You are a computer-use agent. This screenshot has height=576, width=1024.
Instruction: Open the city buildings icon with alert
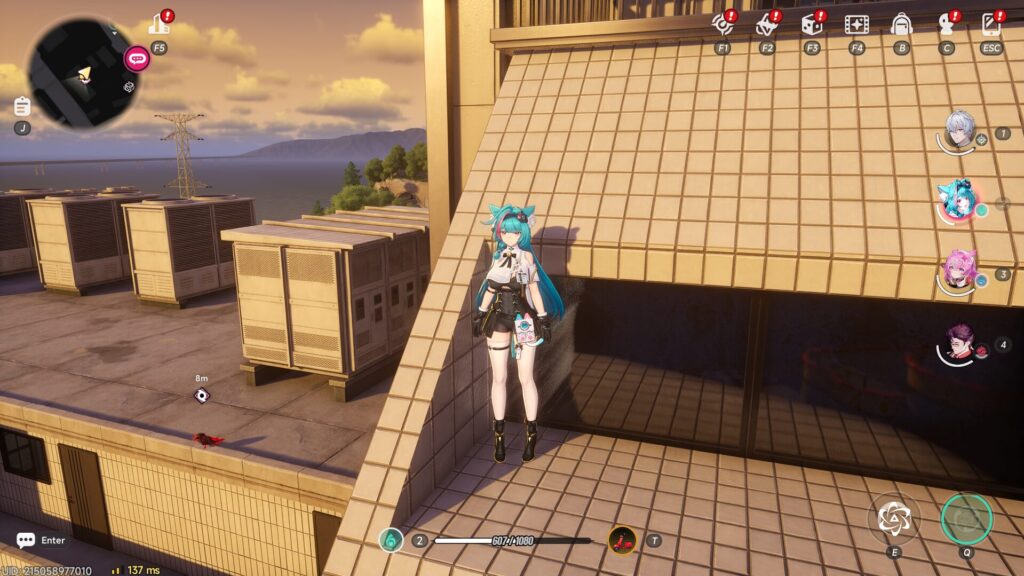pyautogui.click(x=159, y=23)
